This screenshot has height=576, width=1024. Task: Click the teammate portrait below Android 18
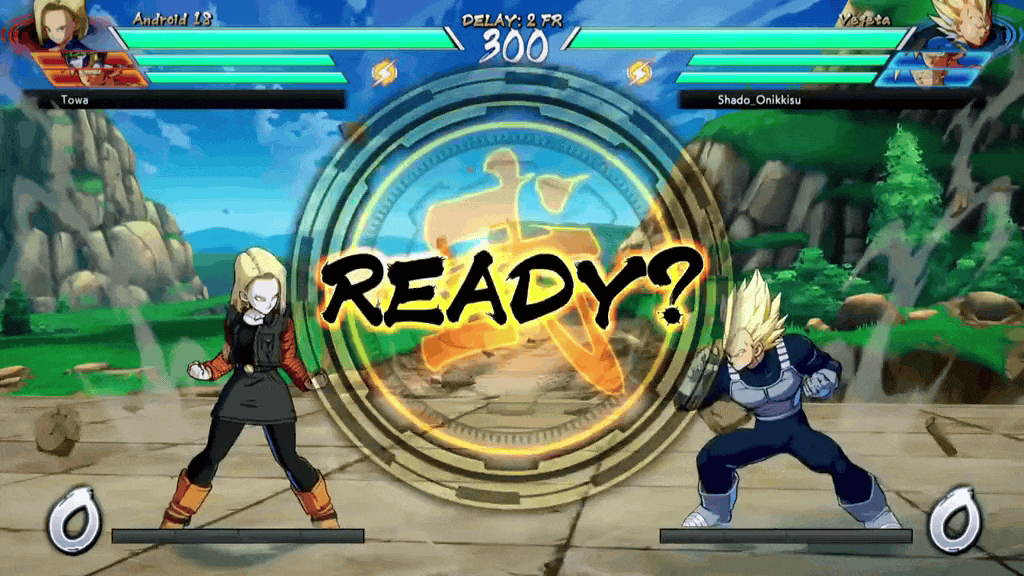tap(88, 68)
